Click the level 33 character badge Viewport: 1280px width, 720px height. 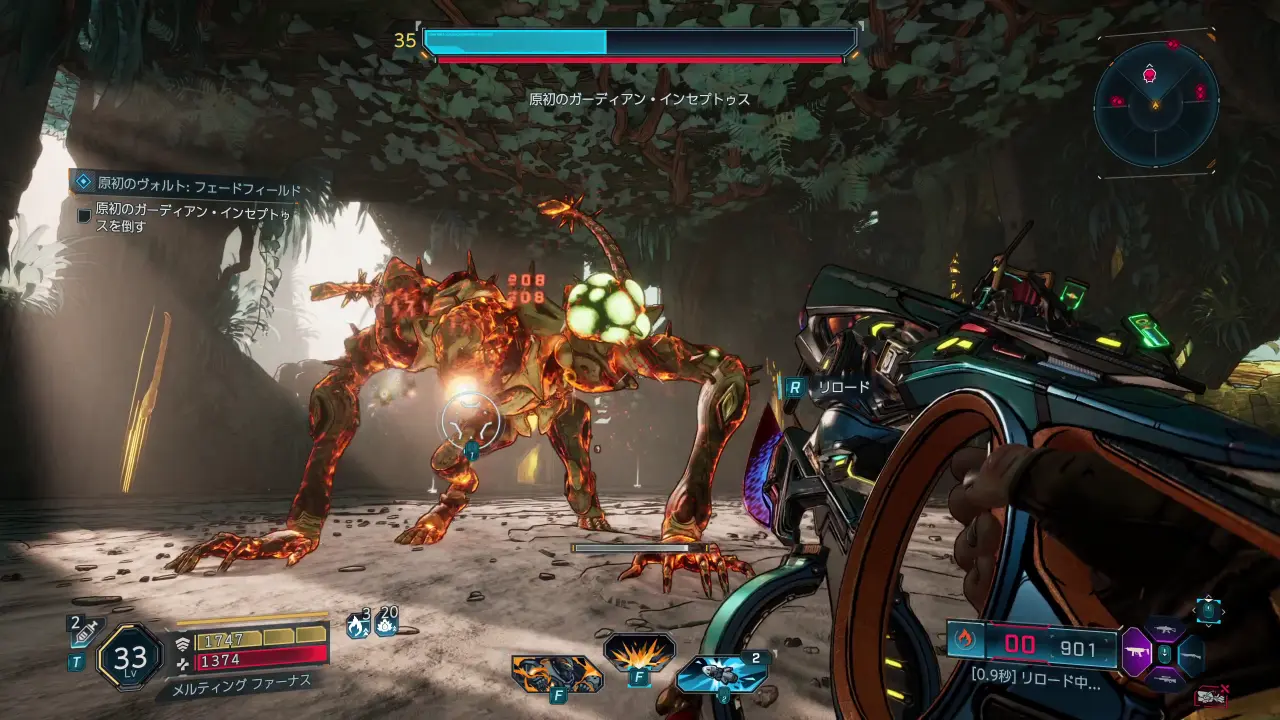[x=130, y=657]
